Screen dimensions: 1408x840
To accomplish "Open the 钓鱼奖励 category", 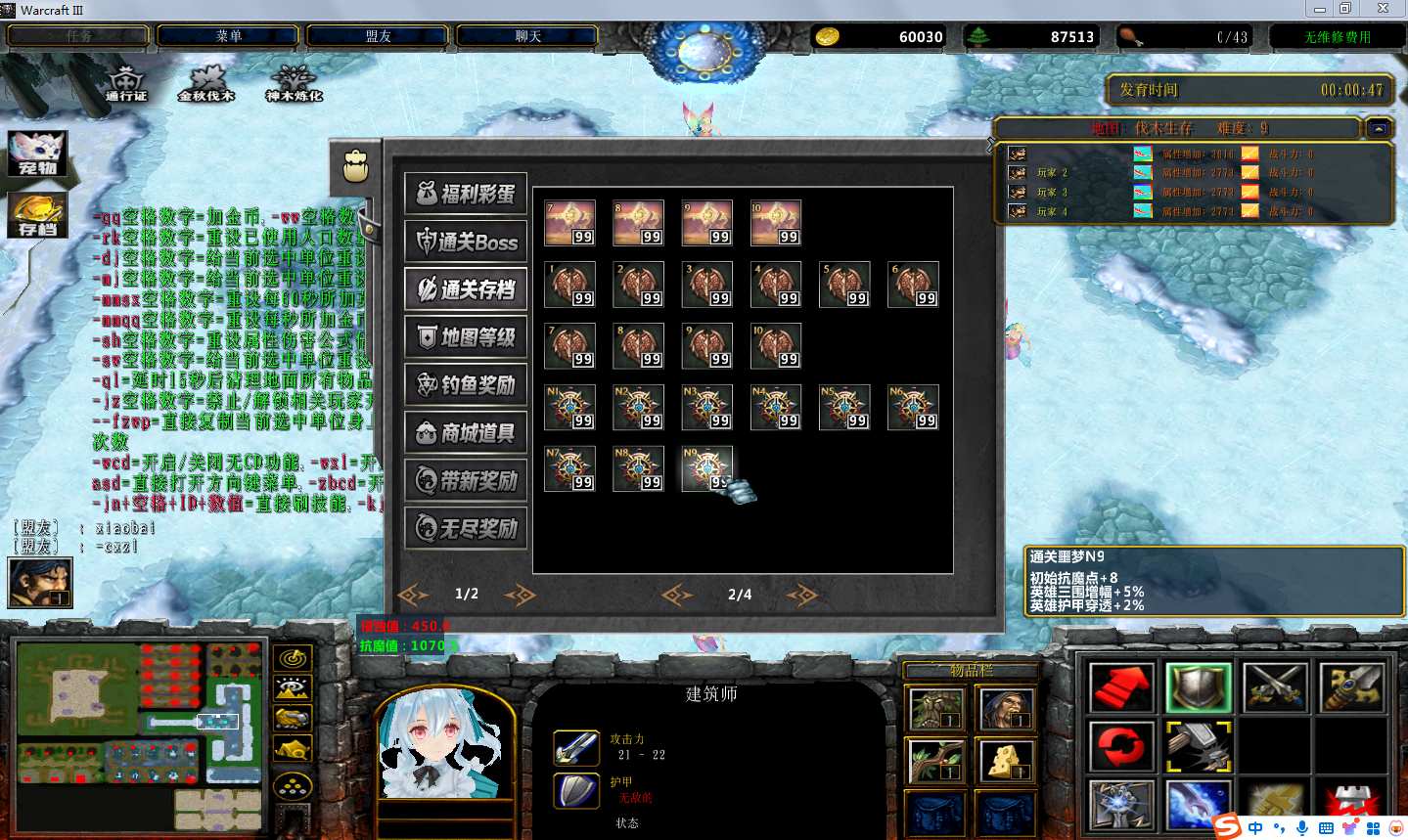I will (x=466, y=385).
